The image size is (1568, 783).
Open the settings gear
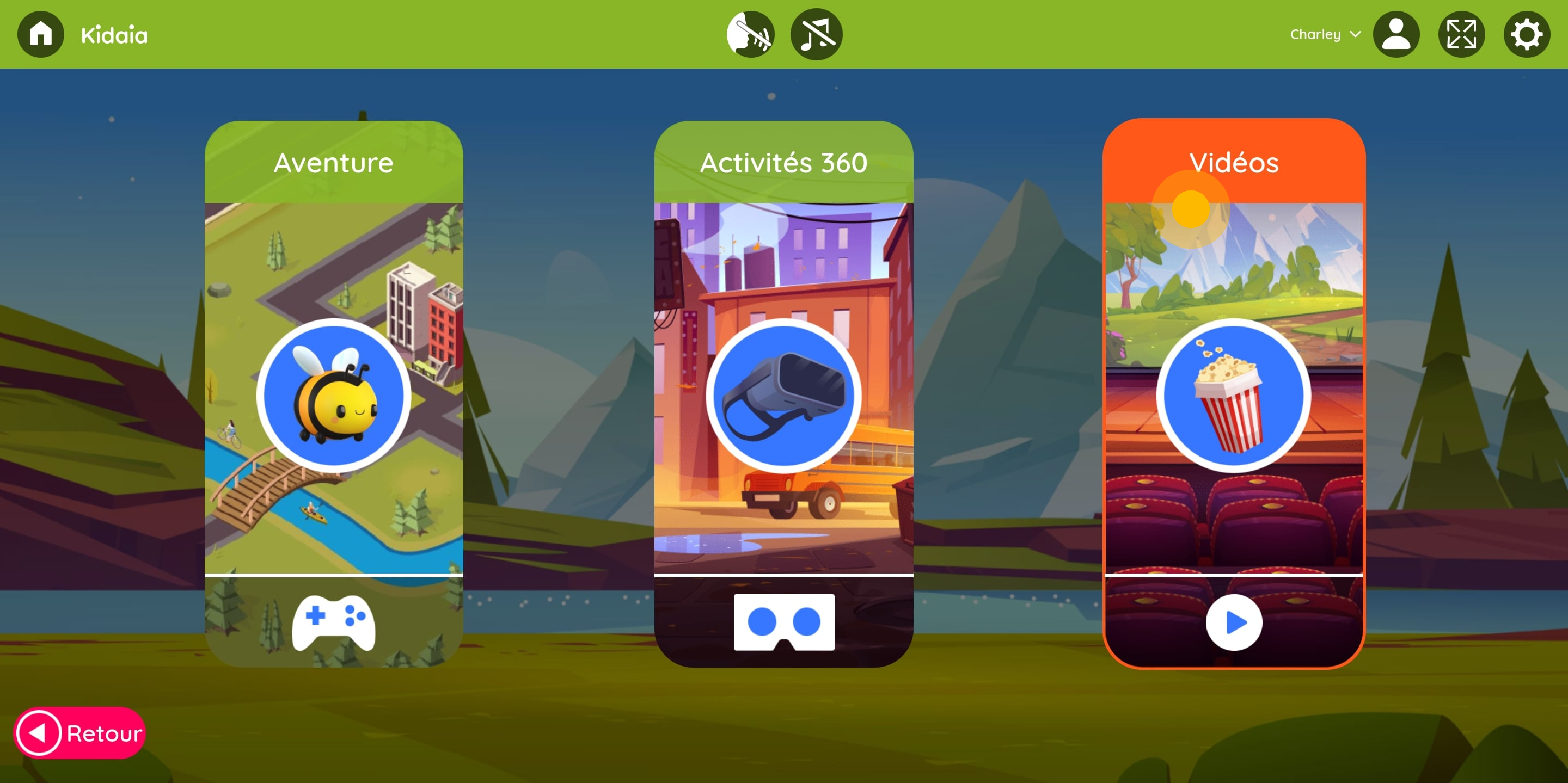coord(1527,34)
